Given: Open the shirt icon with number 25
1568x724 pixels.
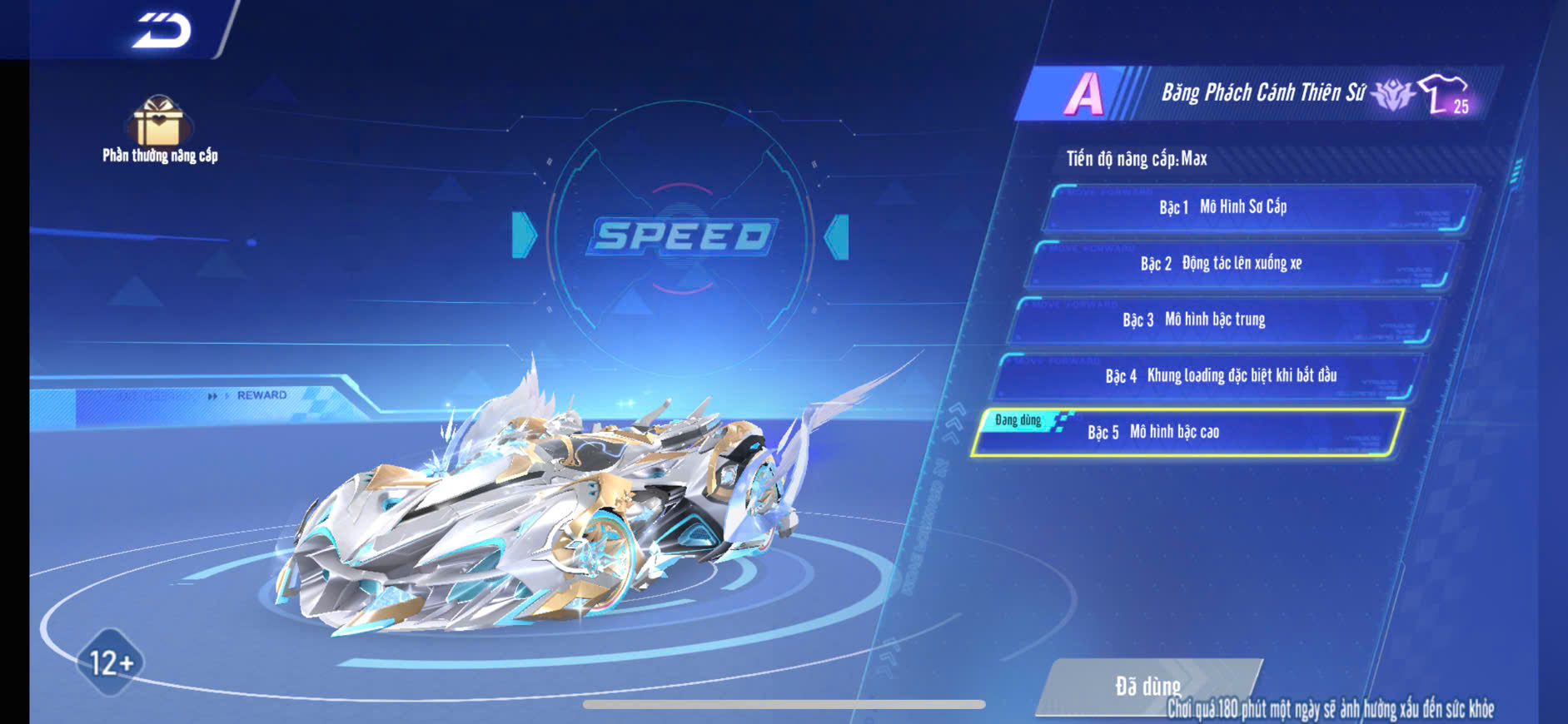Looking at the screenshot, I should click(x=1445, y=94).
